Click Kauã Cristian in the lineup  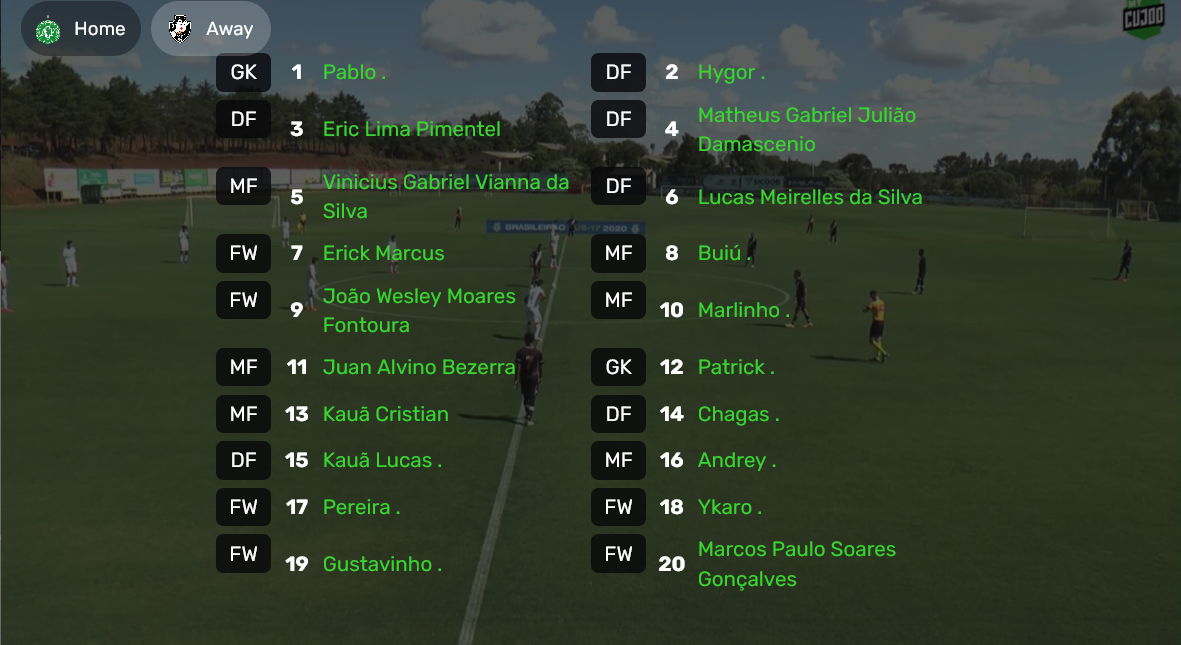click(385, 414)
